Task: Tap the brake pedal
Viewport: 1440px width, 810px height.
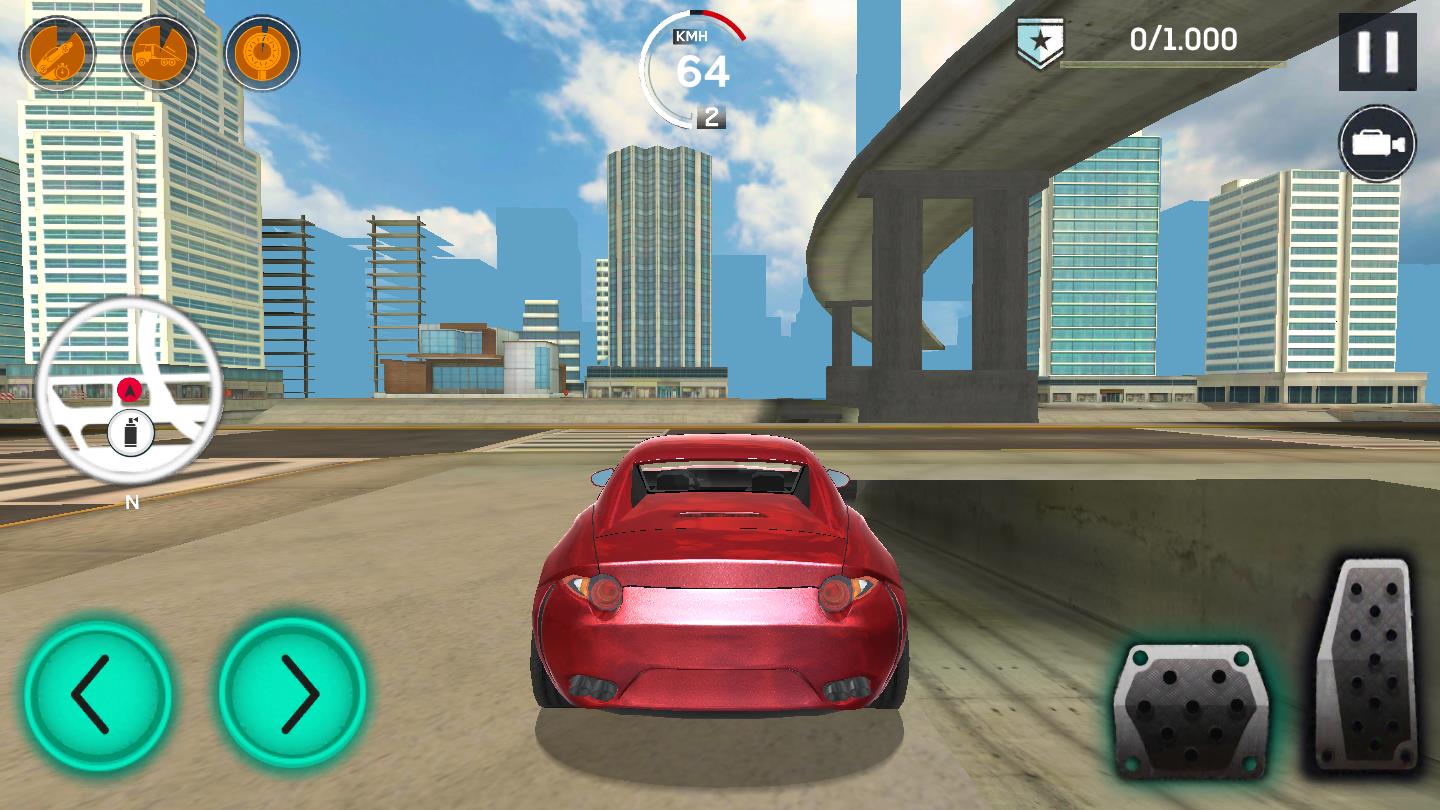Action: [1189, 709]
